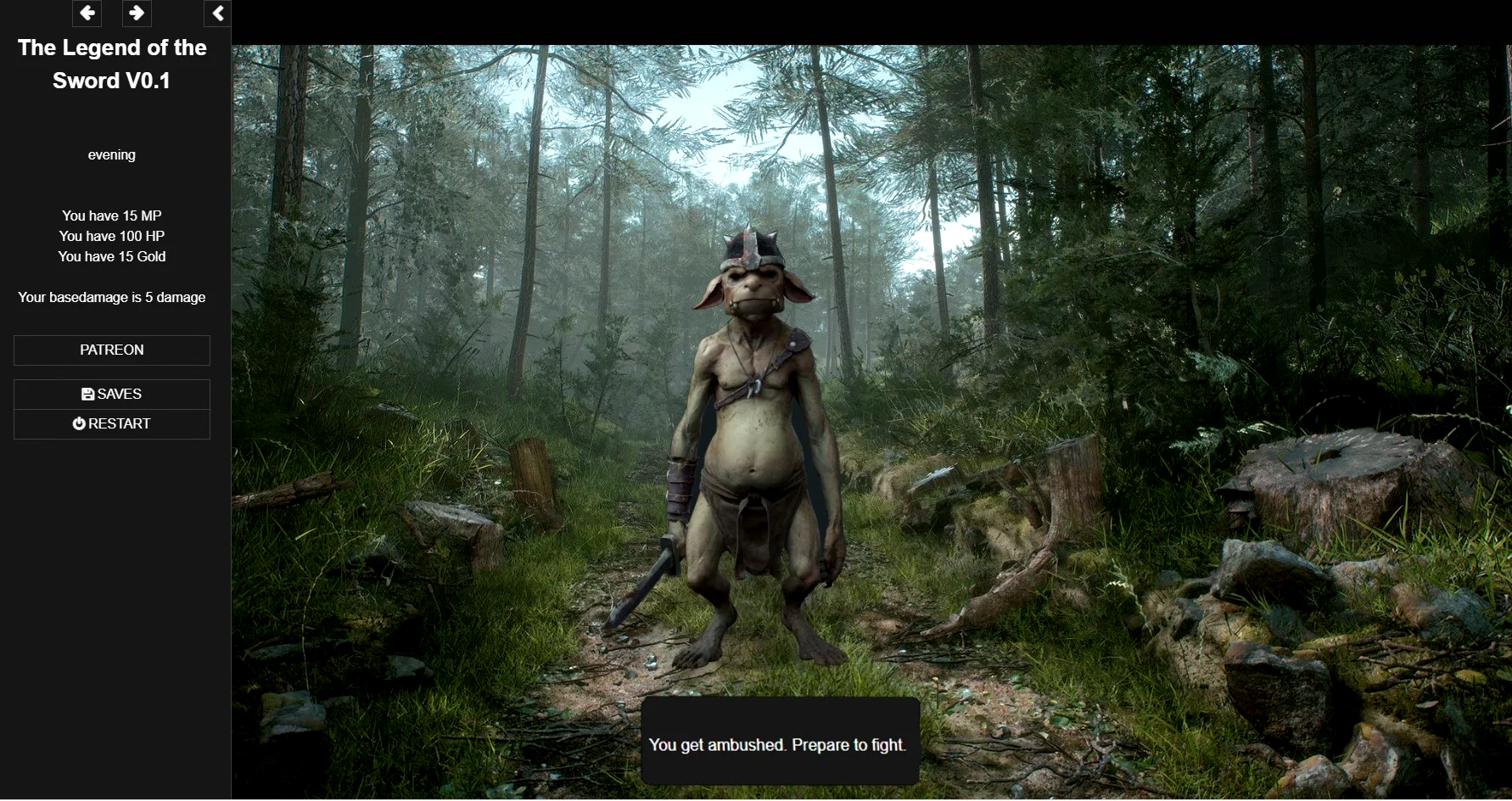Go back with the left arrow button

click(x=87, y=13)
